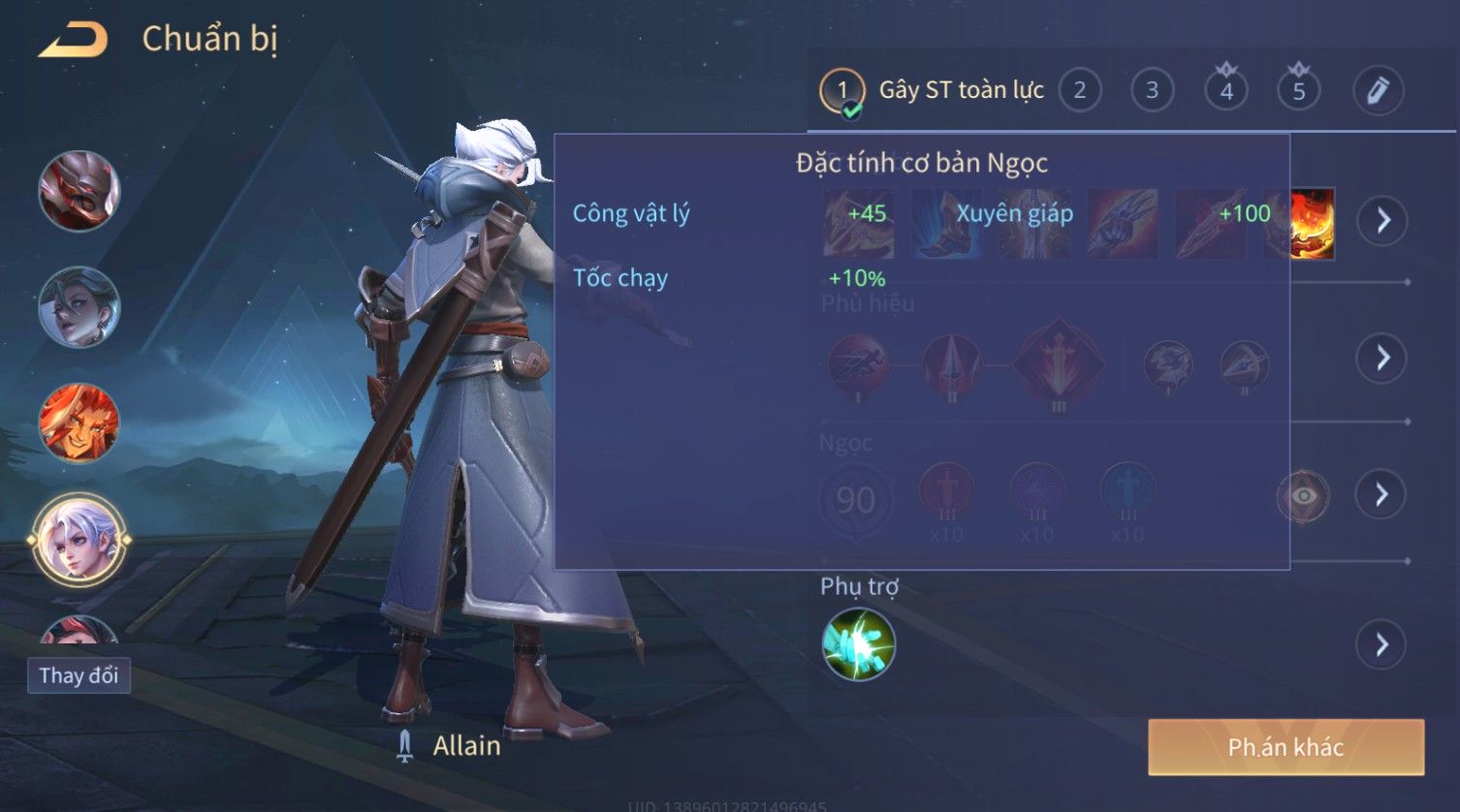Toggle the Ngọc attributes eye icon
This screenshot has height=812, width=1460.
pos(1304,496)
